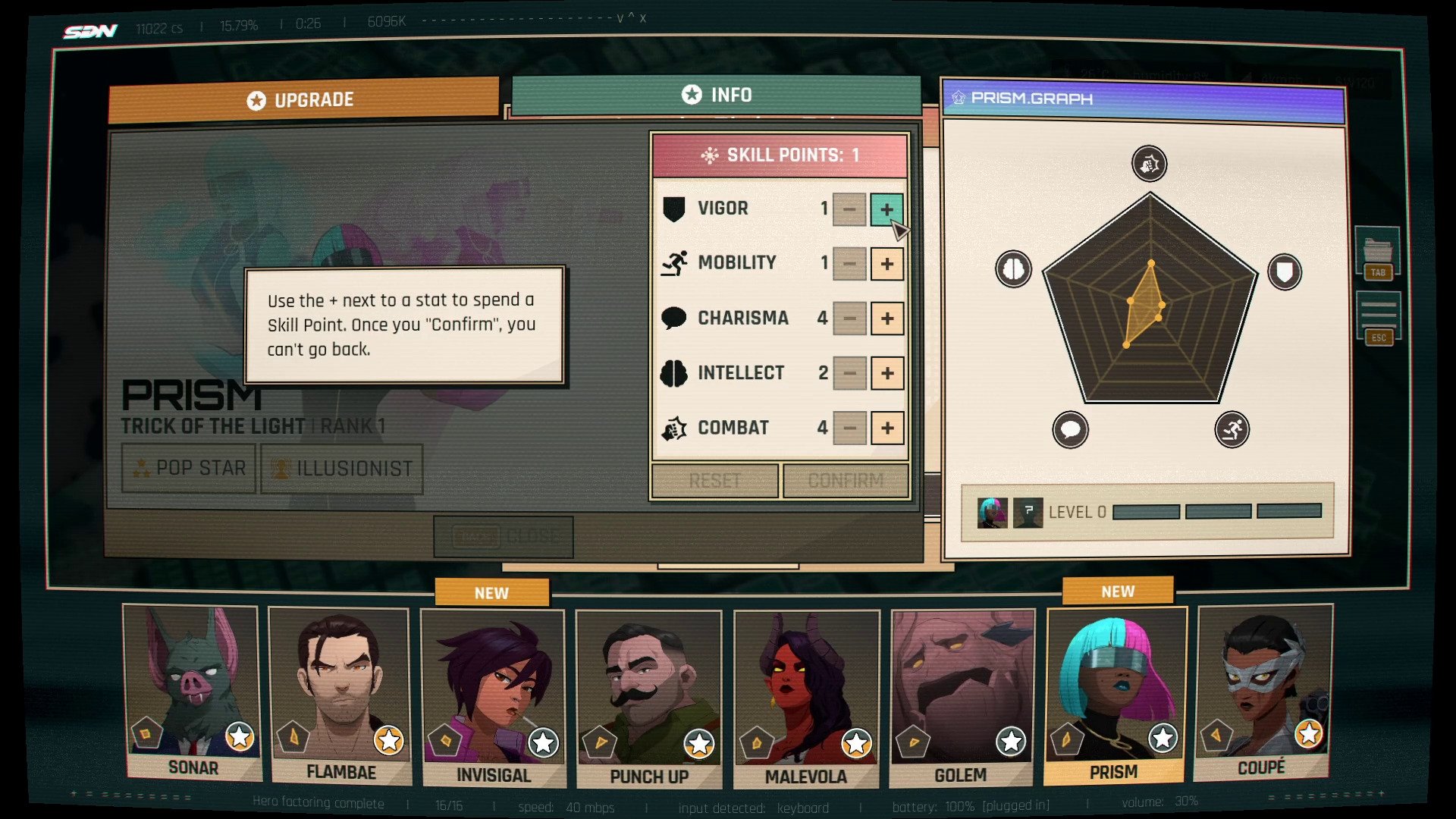Decrease Vigor with its minus button
Screen dimensions: 1456x819
pyautogui.click(x=849, y=209)
